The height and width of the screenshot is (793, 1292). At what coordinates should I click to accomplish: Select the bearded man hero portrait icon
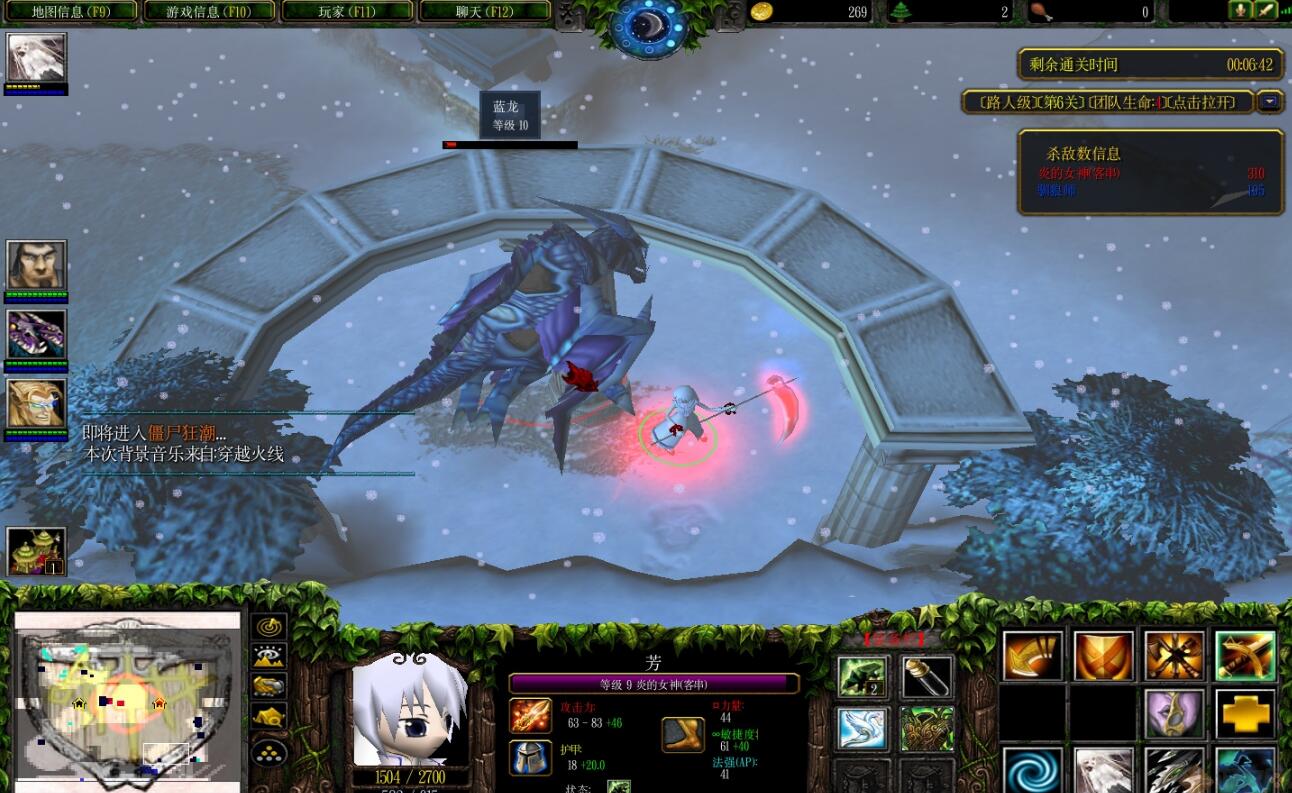(x=37, y=265)
